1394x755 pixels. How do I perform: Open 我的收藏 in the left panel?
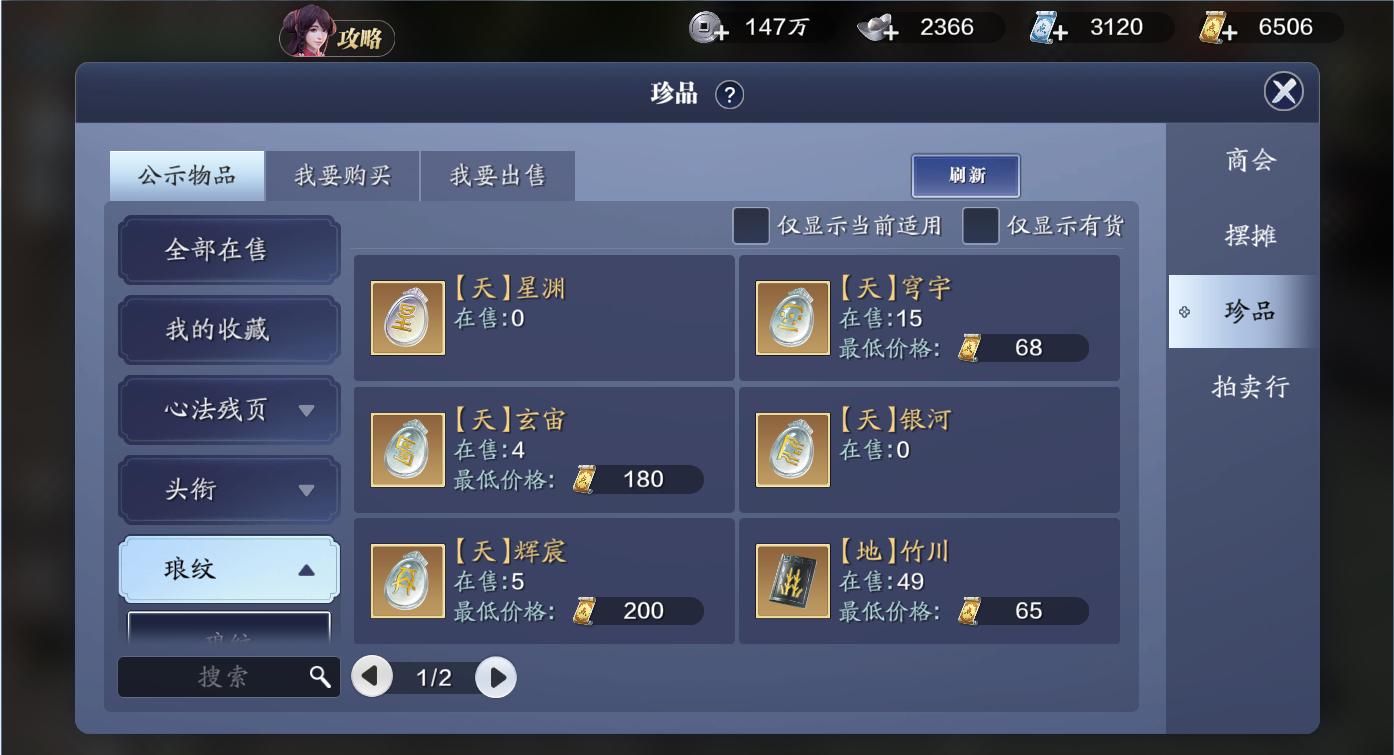tap(228, 330)
